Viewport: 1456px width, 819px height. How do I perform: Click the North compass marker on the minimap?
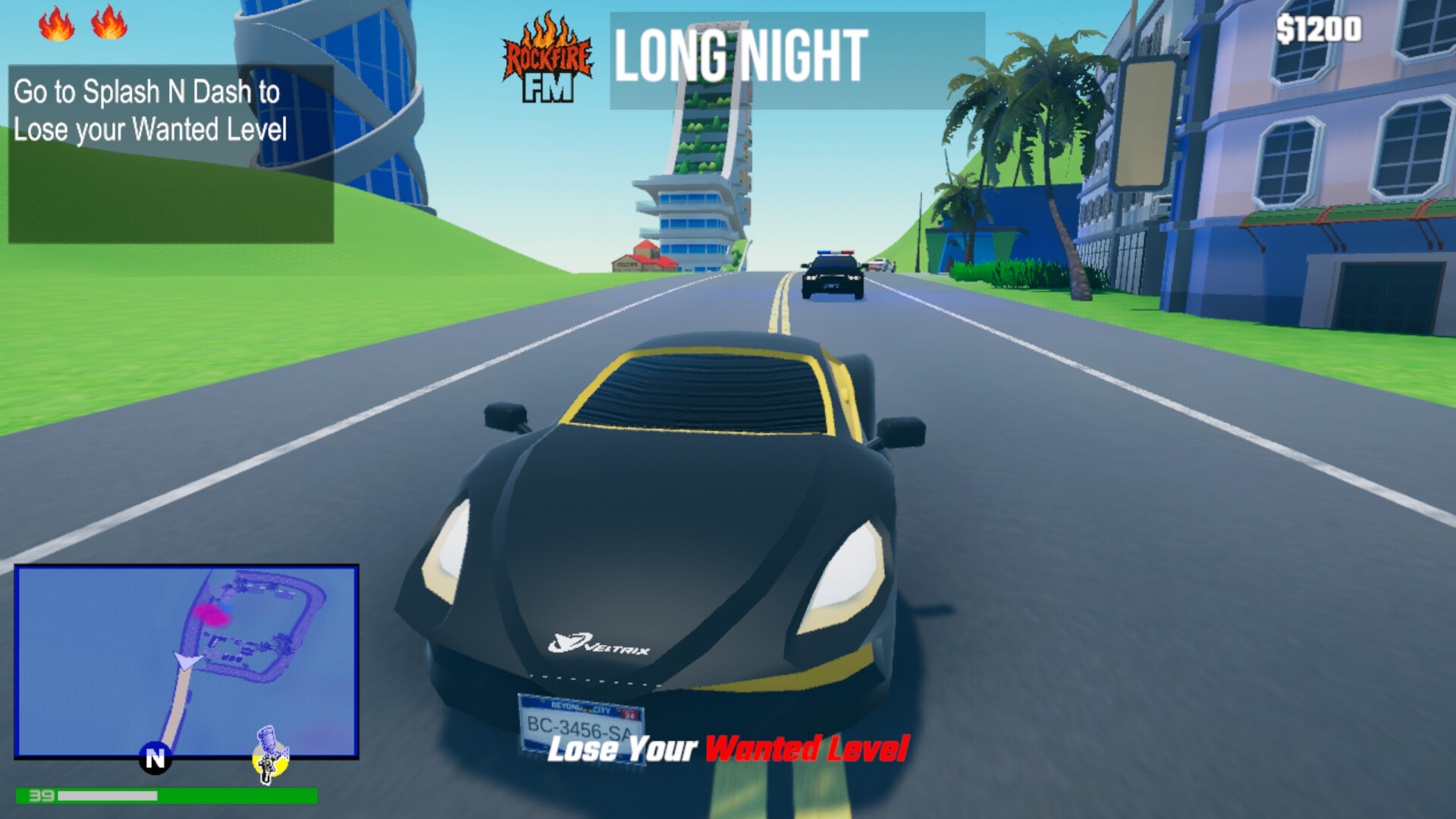tap(155, 758)
